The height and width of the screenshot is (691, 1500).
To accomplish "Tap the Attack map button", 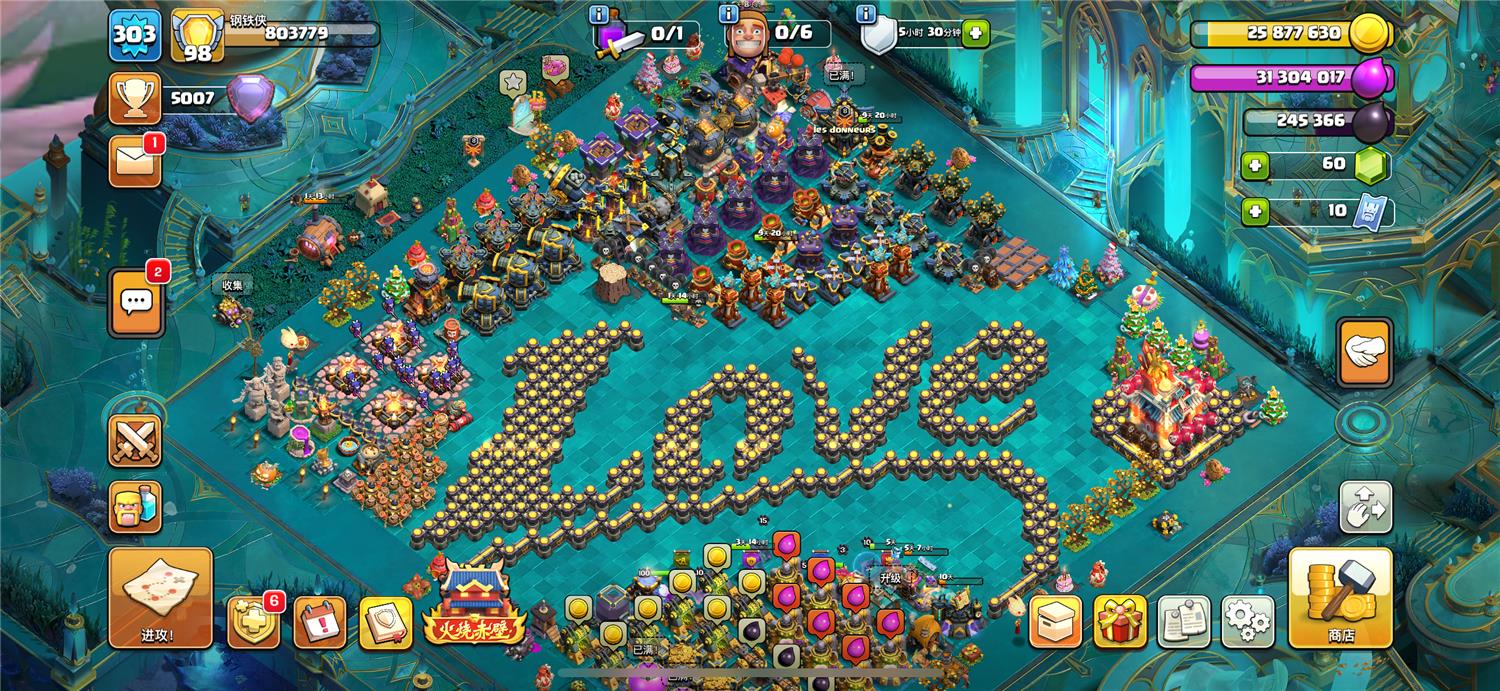I will 160,596.
